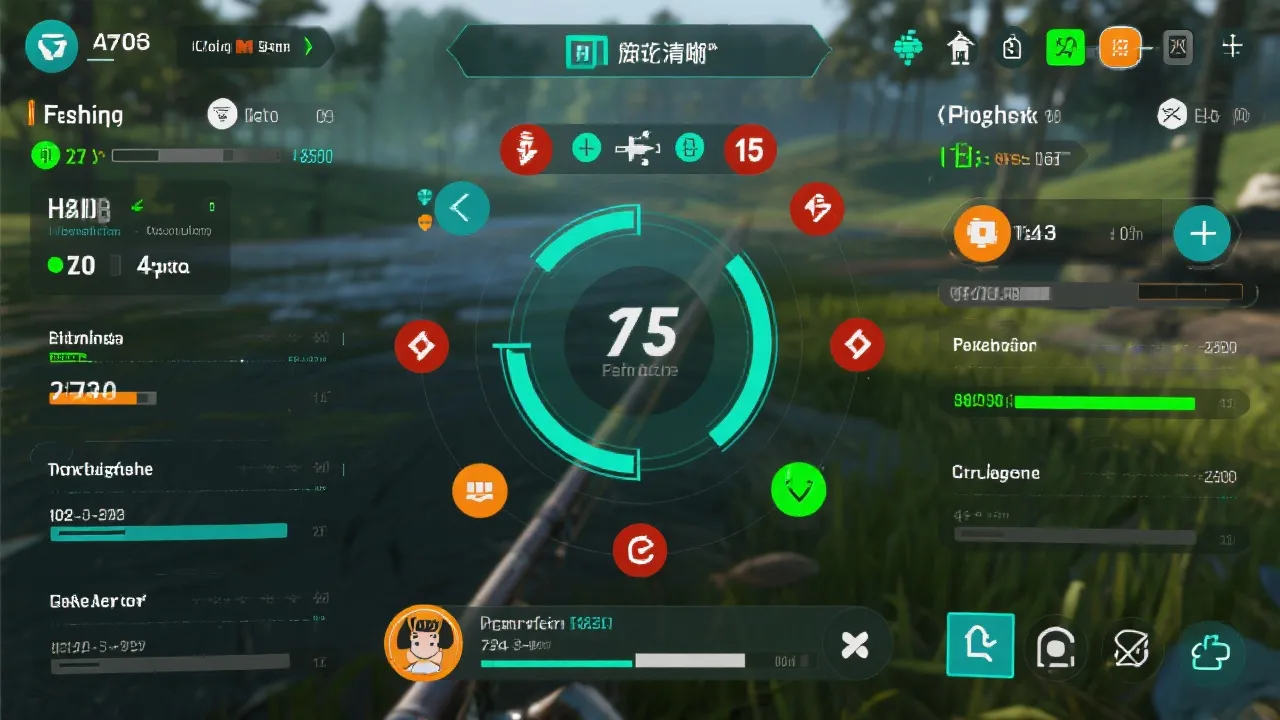The width and height of the screenshot is (1280, 720).
Task: Open the tag-shaped bag icon
Action: [x=1012, y=47]
